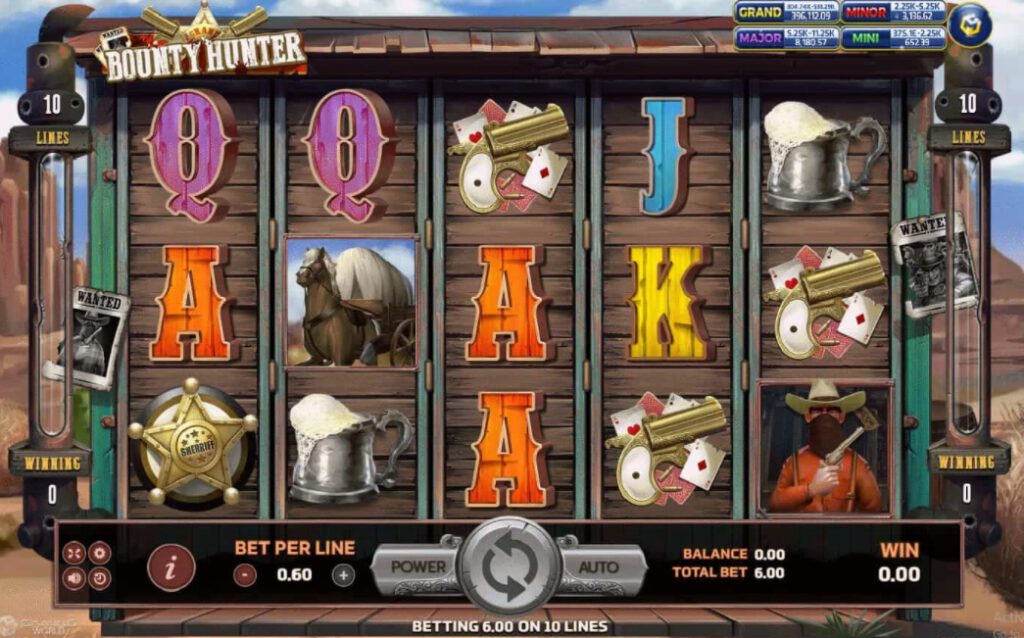Screen dimensions: 1024x638
Task: Turn on AUTO spin
Action: 599,567
